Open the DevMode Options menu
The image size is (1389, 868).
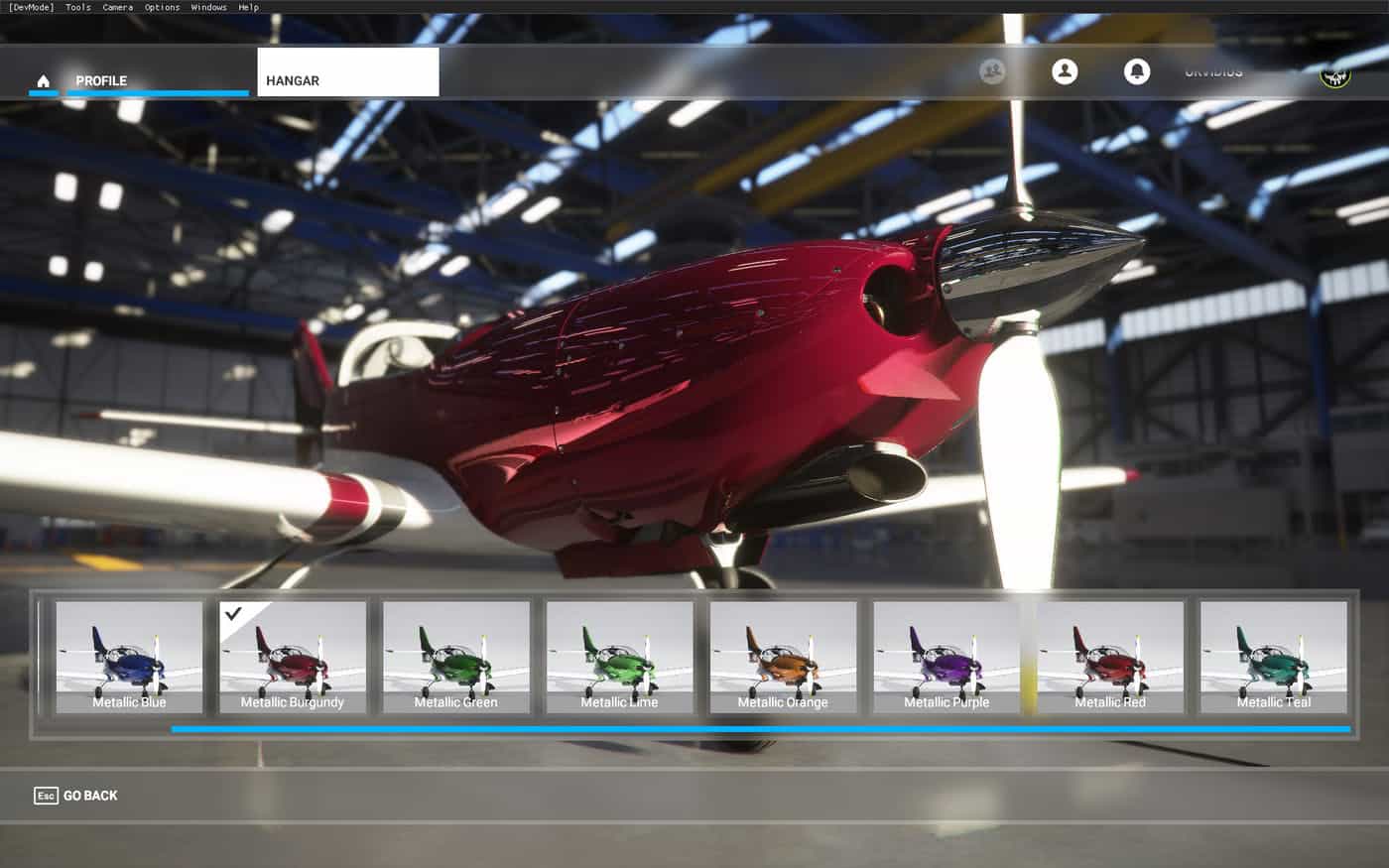point(162,7)
